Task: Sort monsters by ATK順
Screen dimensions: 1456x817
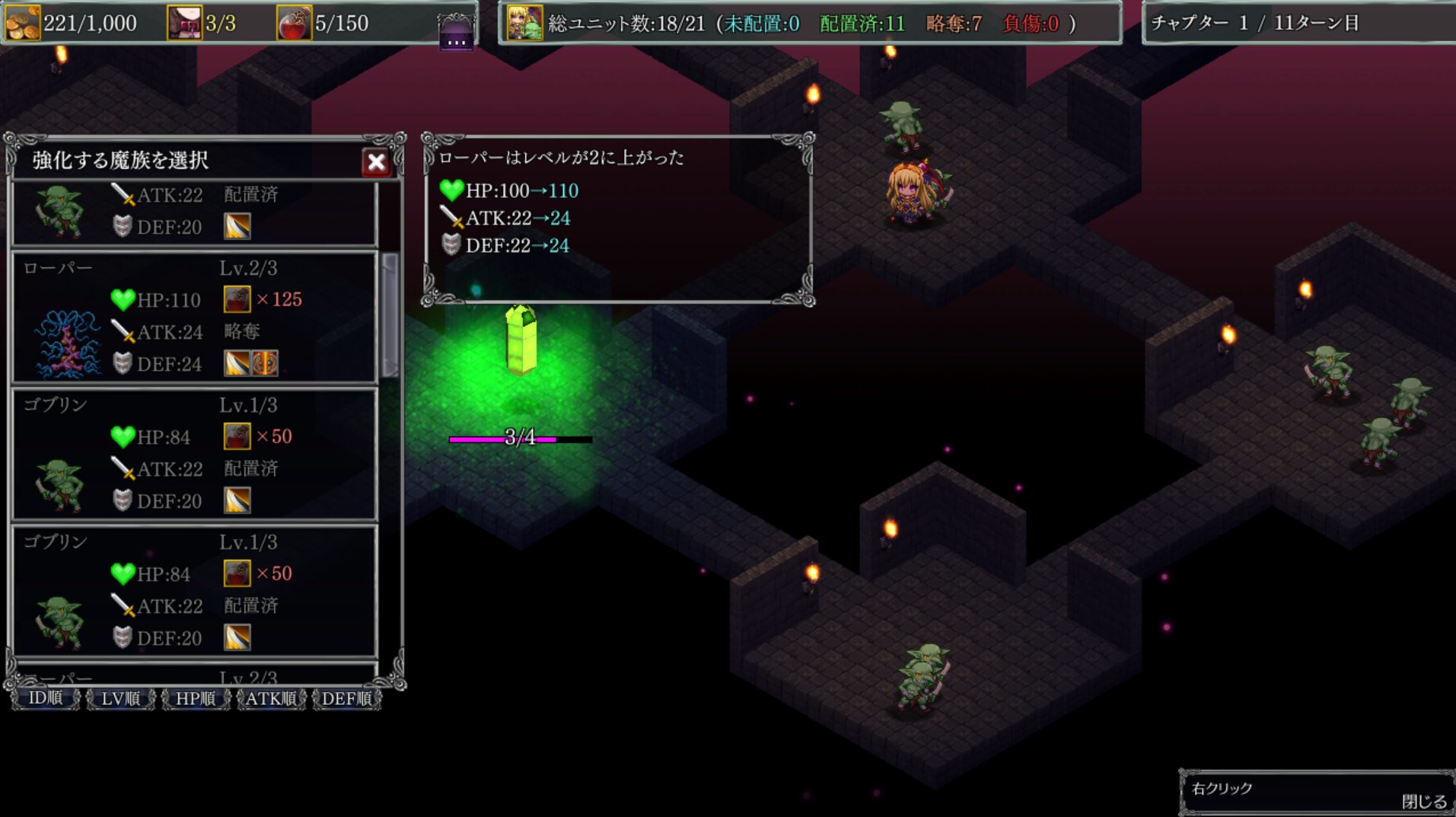Action: pyautogui.click(x=271, y=698)
